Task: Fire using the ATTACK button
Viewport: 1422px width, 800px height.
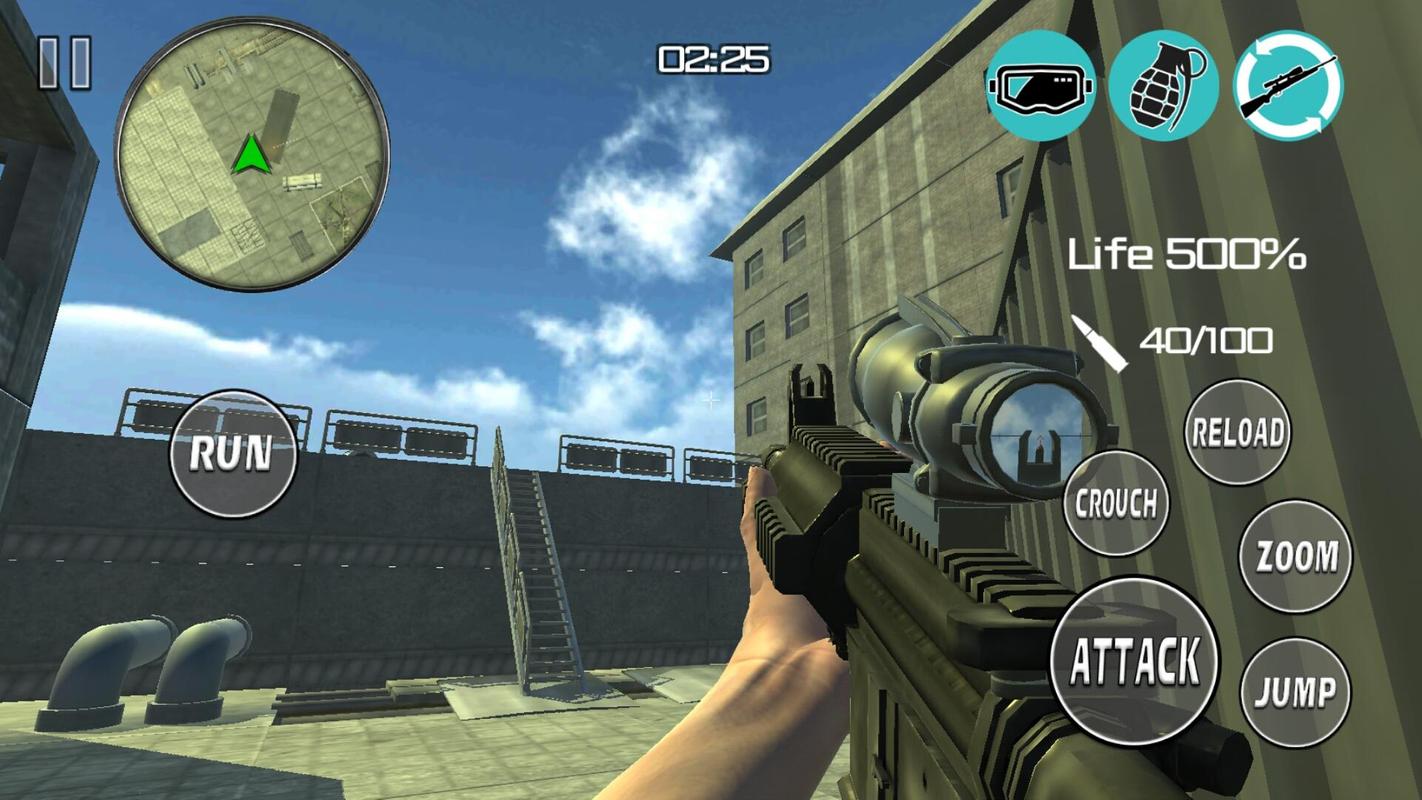Action: pyautogui.click(x=1135, y=659)
